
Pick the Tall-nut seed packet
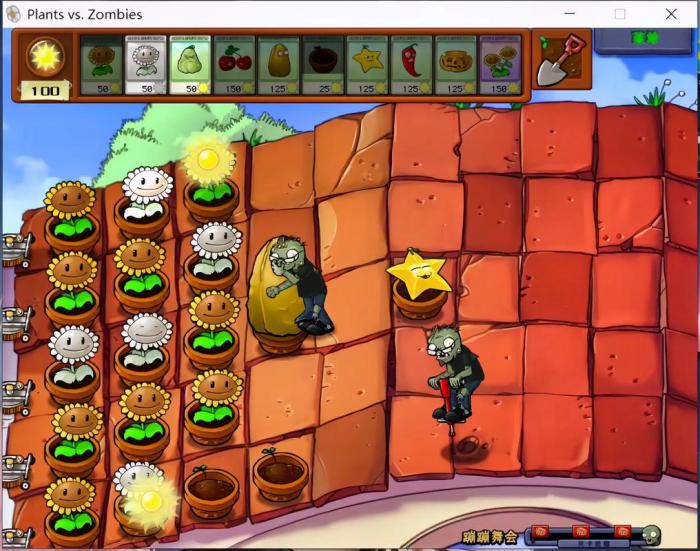(278, 65)
